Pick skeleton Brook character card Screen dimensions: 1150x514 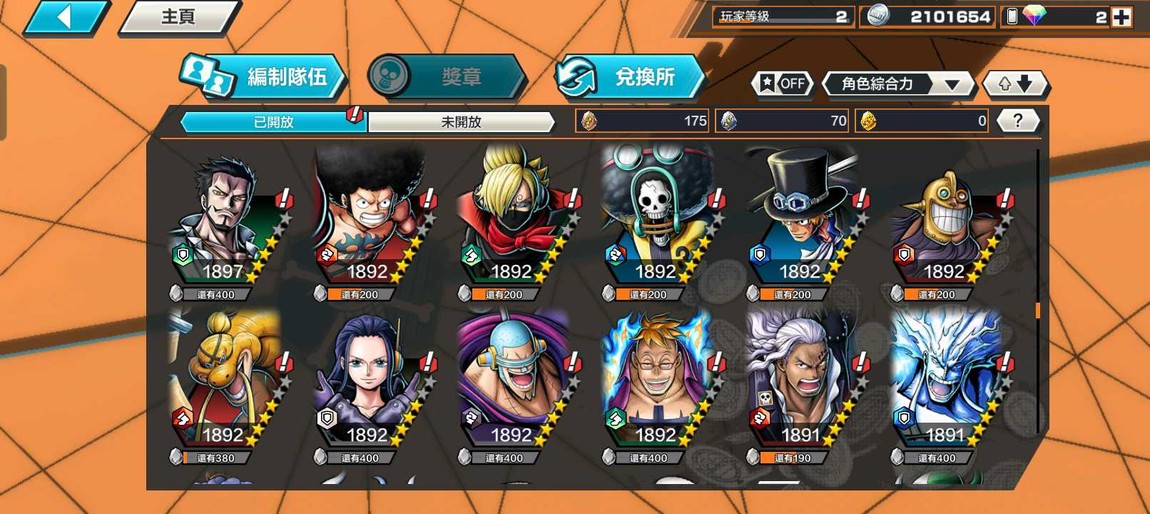point(654,225)
